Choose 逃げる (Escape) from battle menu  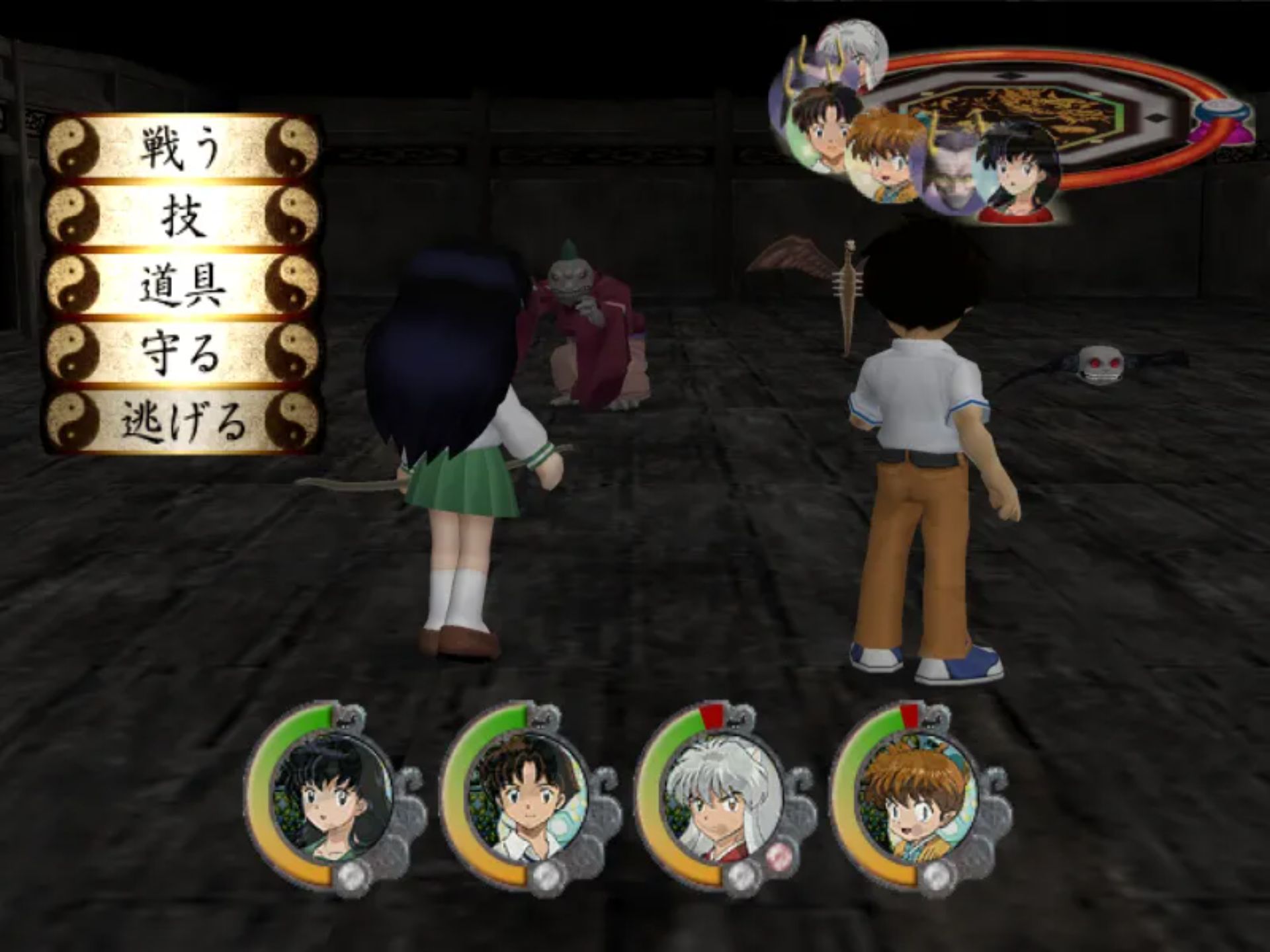tap(182, 421)
